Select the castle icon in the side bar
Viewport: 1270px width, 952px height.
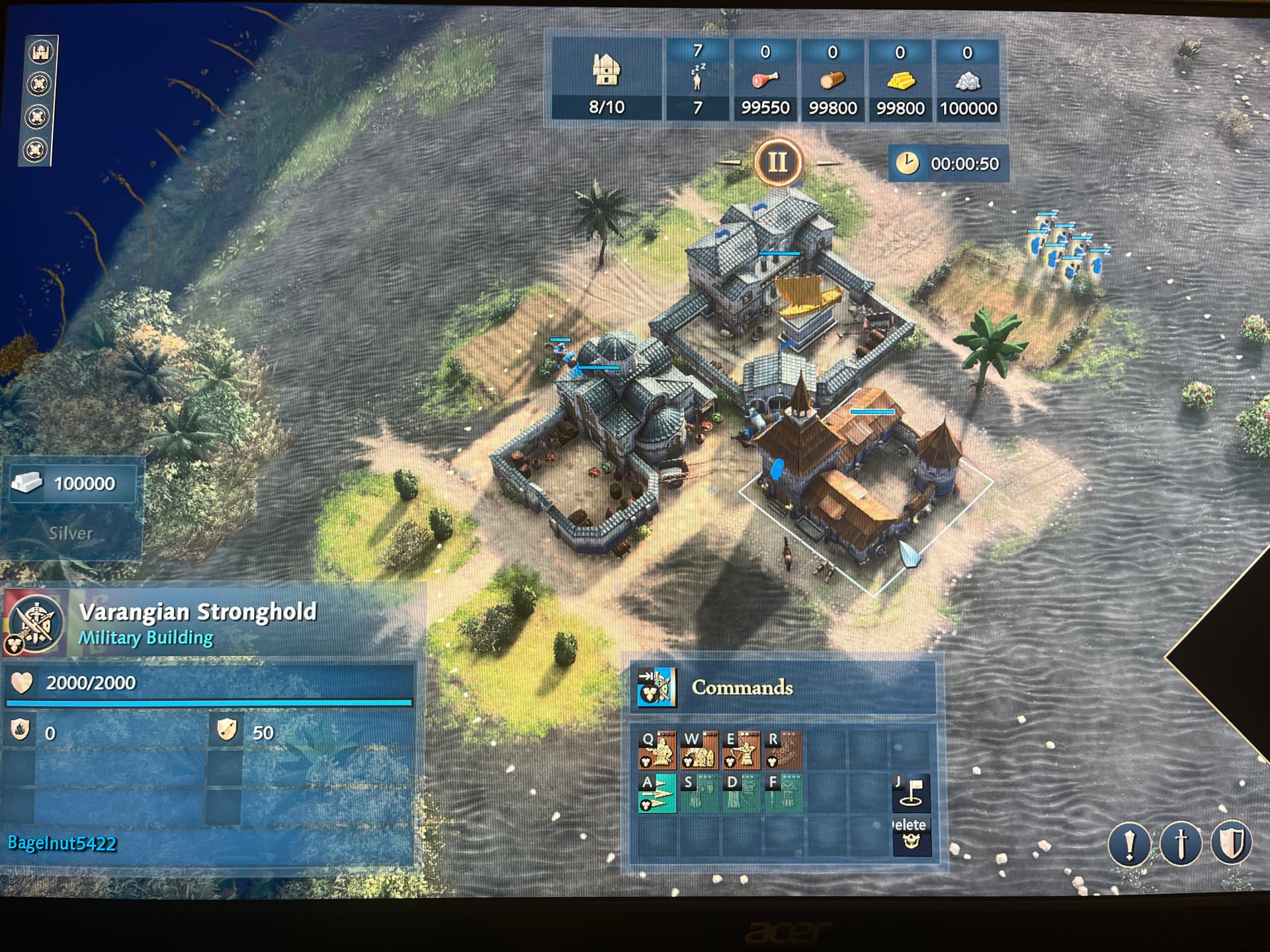click(41, 52)
